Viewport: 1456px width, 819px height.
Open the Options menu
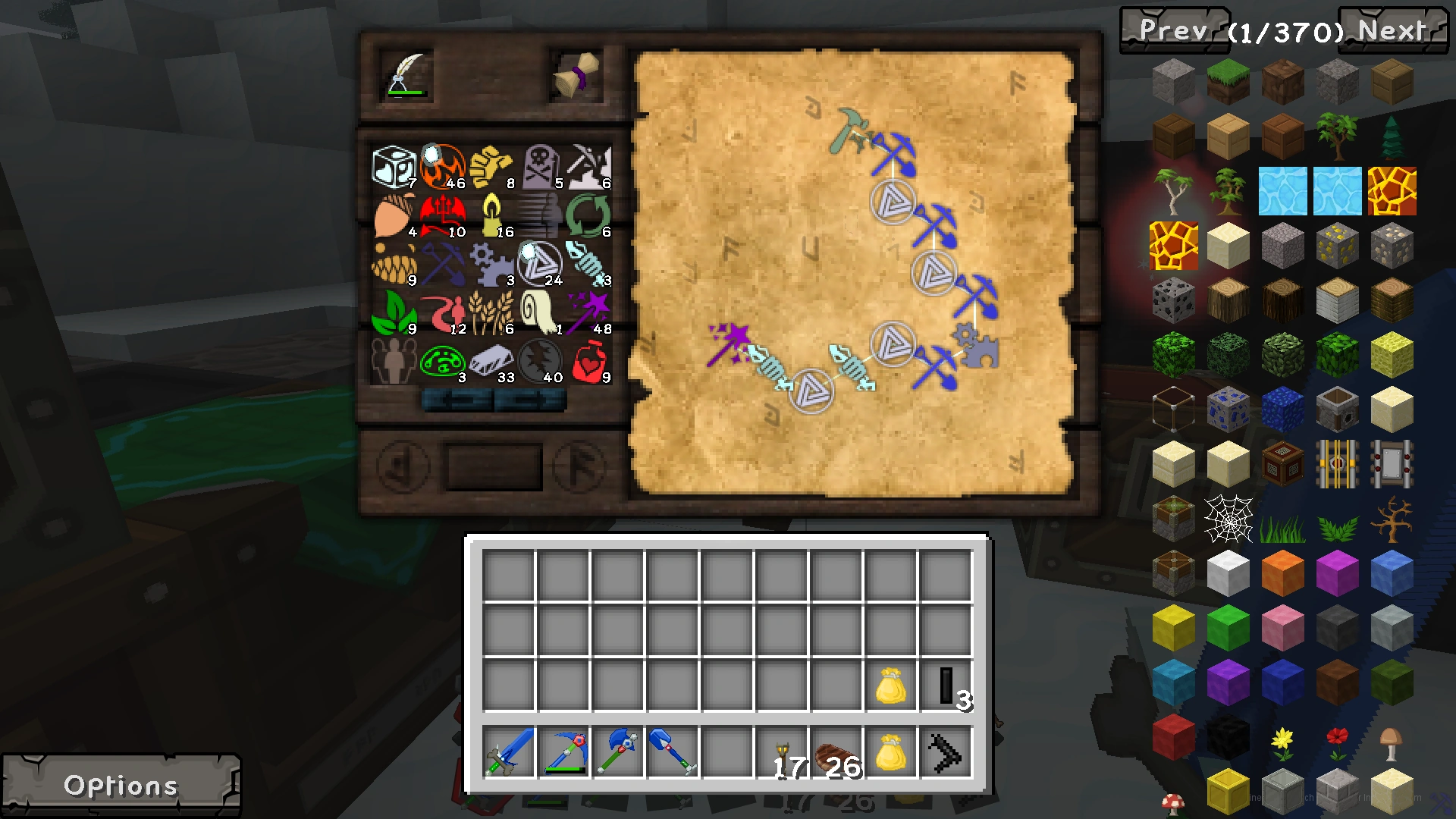coord(121,785)
